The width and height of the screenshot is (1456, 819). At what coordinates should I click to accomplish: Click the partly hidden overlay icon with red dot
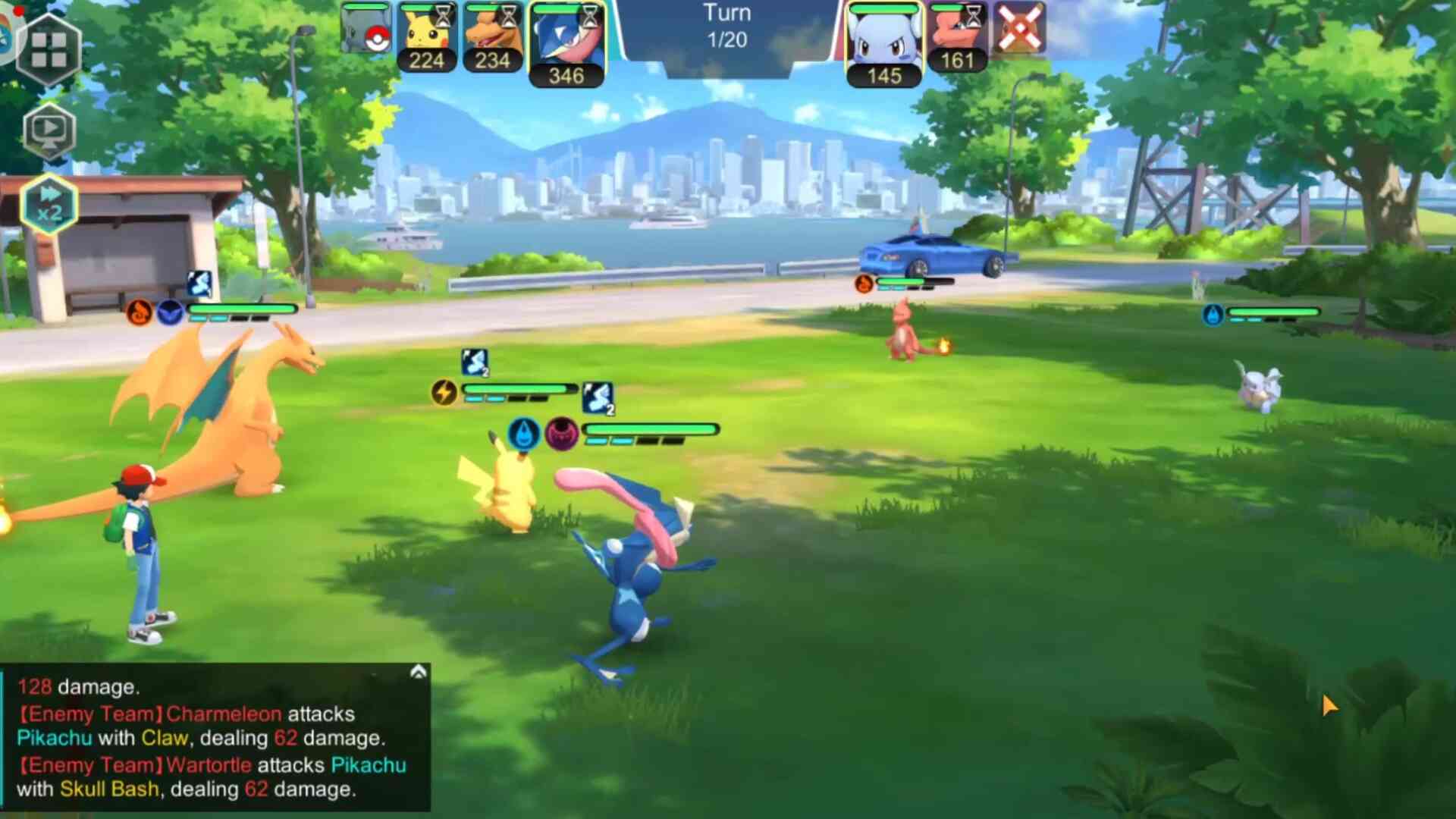click(8, 30)
